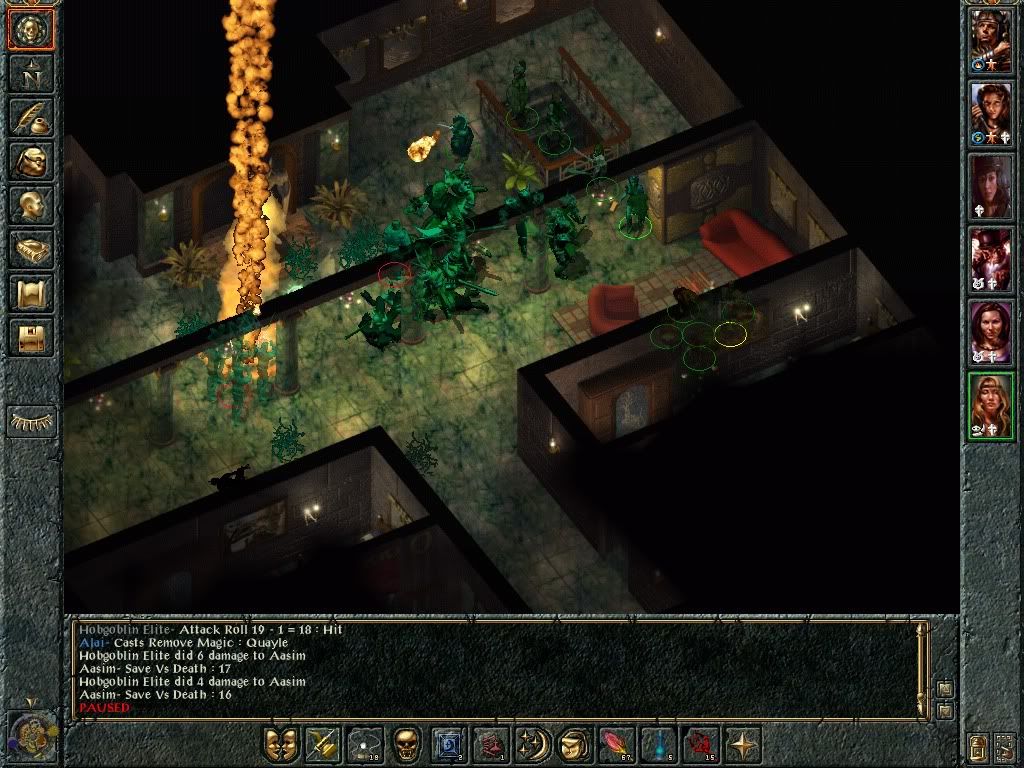Select the first party member portrait

[x=991, y=40]
